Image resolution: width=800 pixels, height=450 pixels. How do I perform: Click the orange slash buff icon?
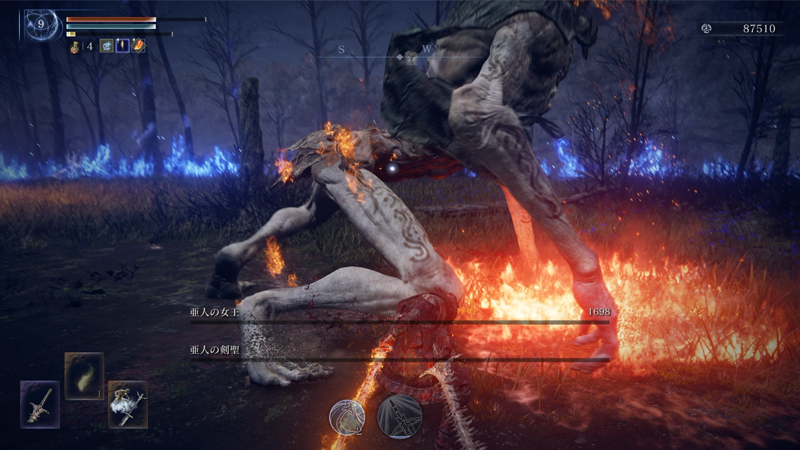[139, 46]
